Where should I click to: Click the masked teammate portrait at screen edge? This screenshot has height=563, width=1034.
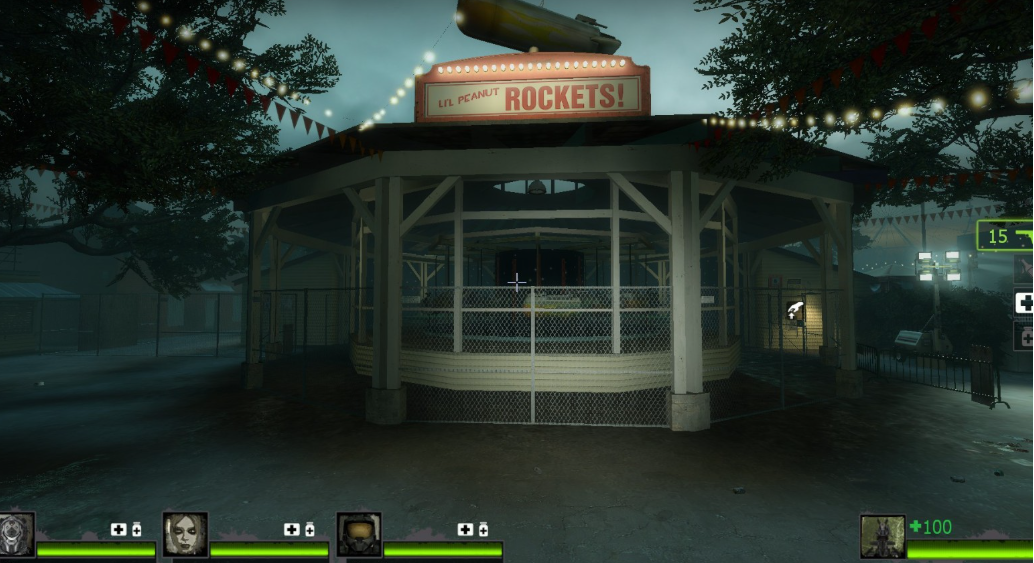coord(16,534)
